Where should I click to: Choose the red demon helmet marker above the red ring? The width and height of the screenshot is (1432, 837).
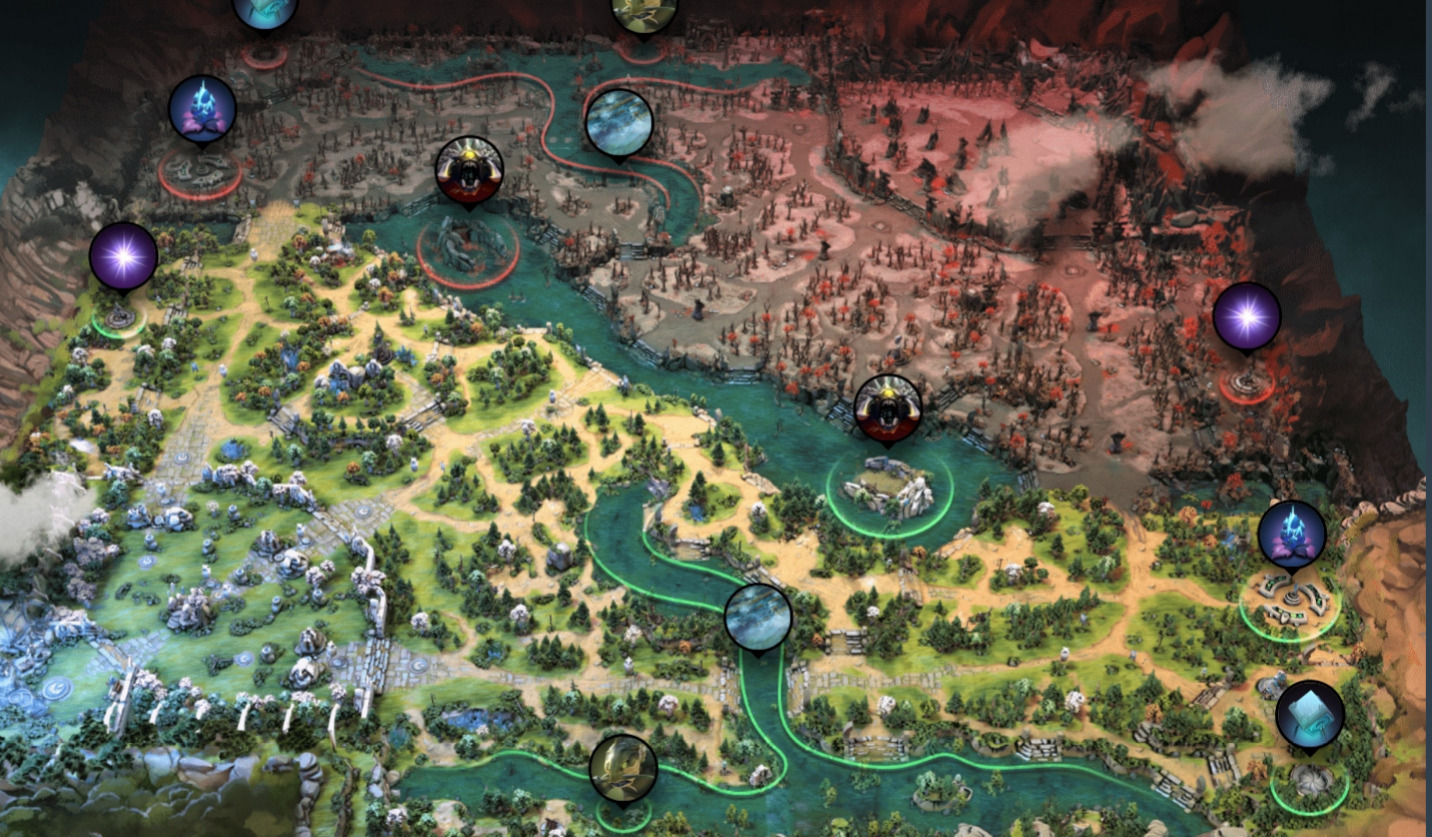(469, 170)
